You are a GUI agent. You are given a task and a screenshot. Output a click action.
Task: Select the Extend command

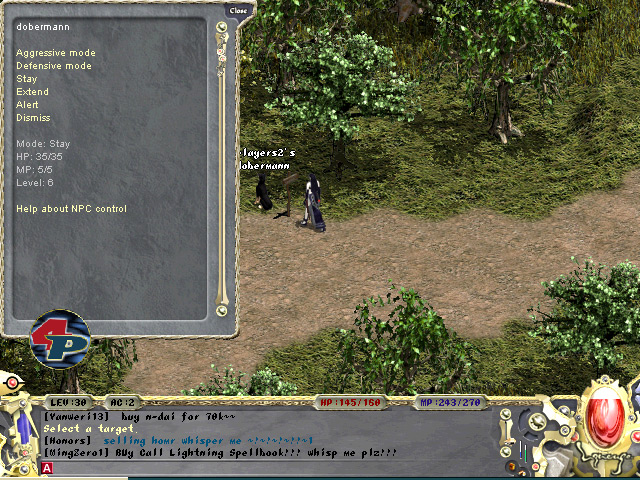pos(32,91)
